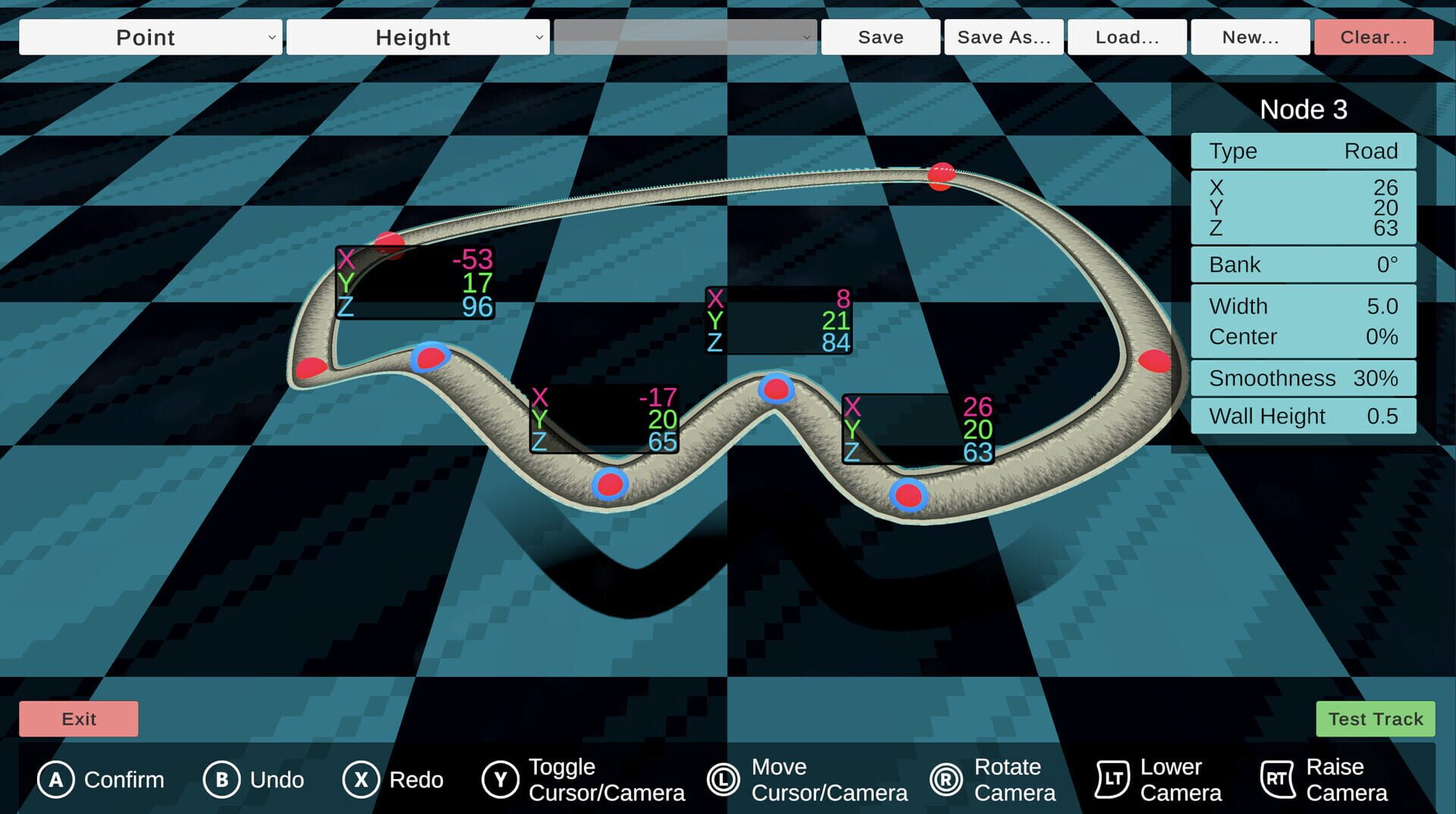Click the Rotate Camera right-stick icon
This screenshot has height=814, width=1456.
tap(947, 779)
